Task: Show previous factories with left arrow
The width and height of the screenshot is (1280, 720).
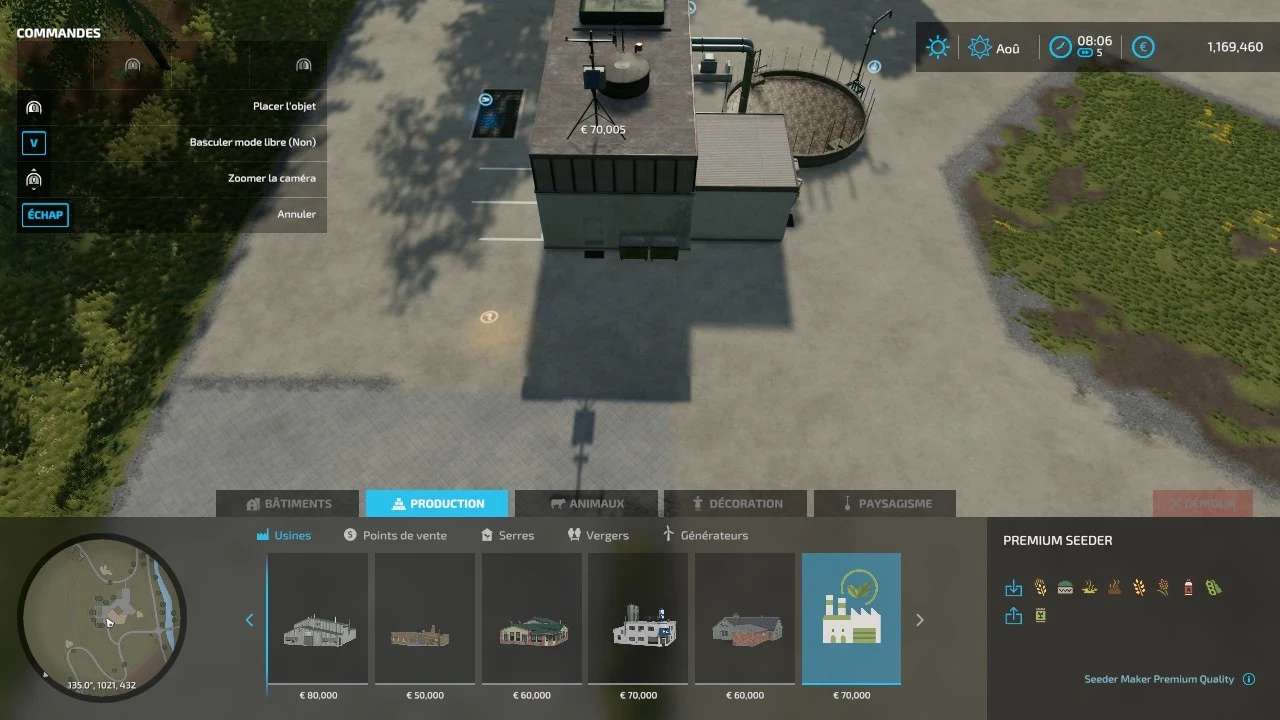Action: [x=250, y=620]
